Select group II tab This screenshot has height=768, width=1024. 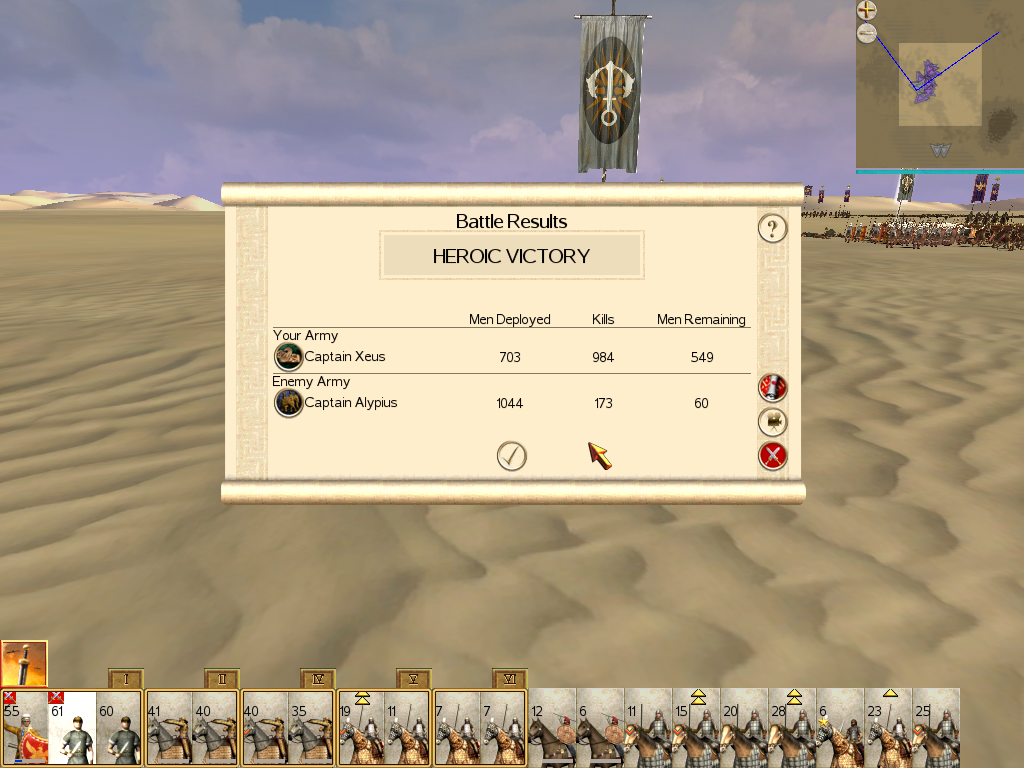222,679
